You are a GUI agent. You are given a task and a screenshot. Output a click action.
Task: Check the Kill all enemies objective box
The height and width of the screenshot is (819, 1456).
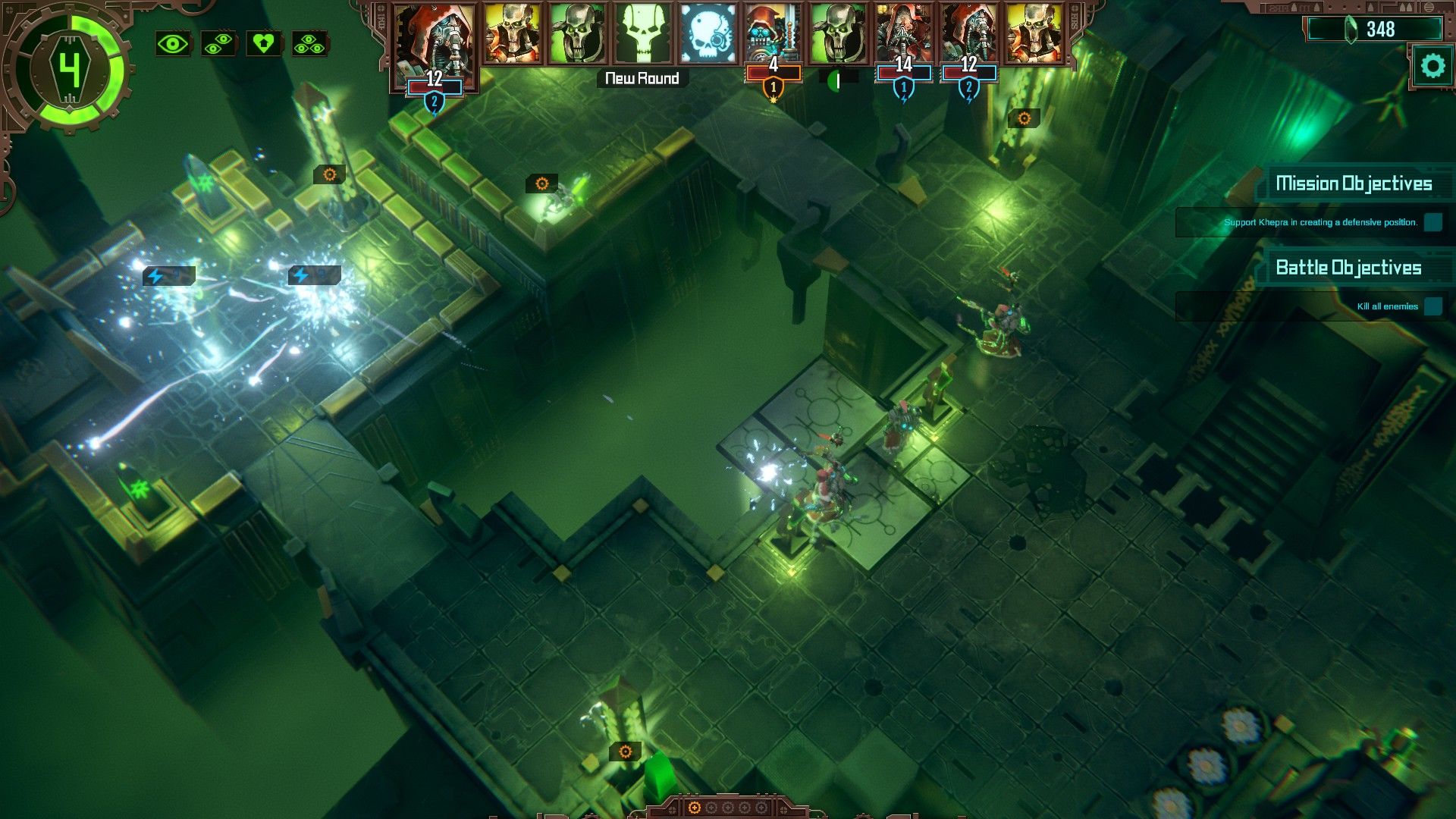click(x=1433, y=306)
